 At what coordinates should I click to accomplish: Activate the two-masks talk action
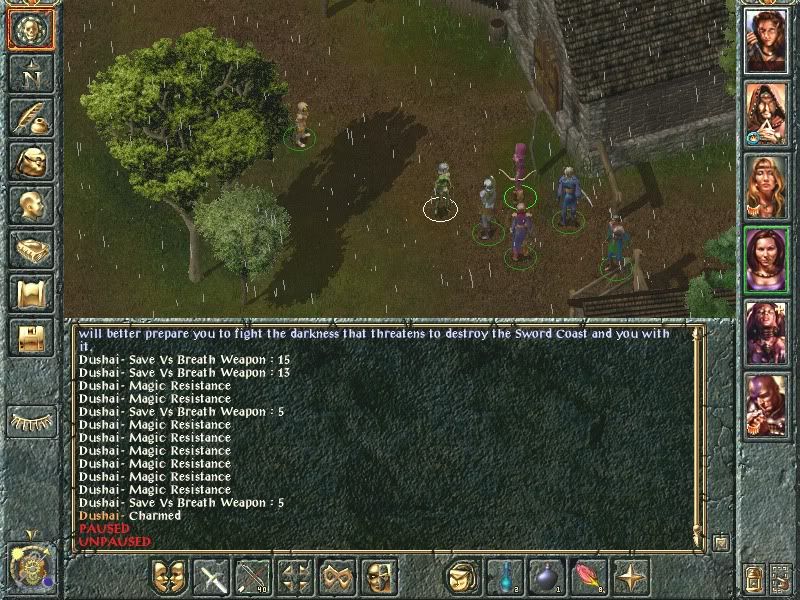171,577
